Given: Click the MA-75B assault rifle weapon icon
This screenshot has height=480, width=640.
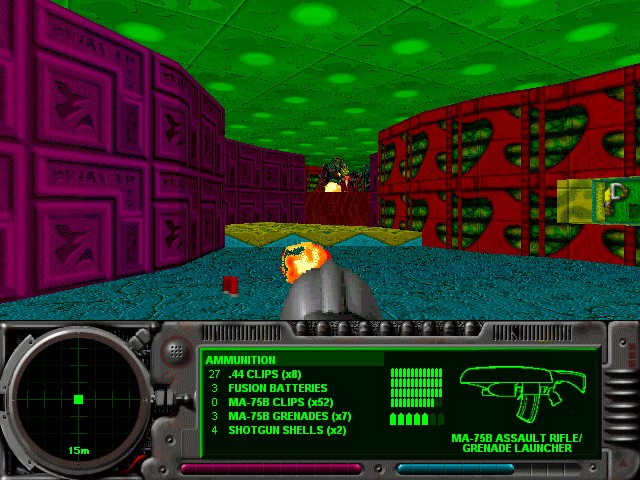Looking at the screenshot, I should tap(523, 392).
